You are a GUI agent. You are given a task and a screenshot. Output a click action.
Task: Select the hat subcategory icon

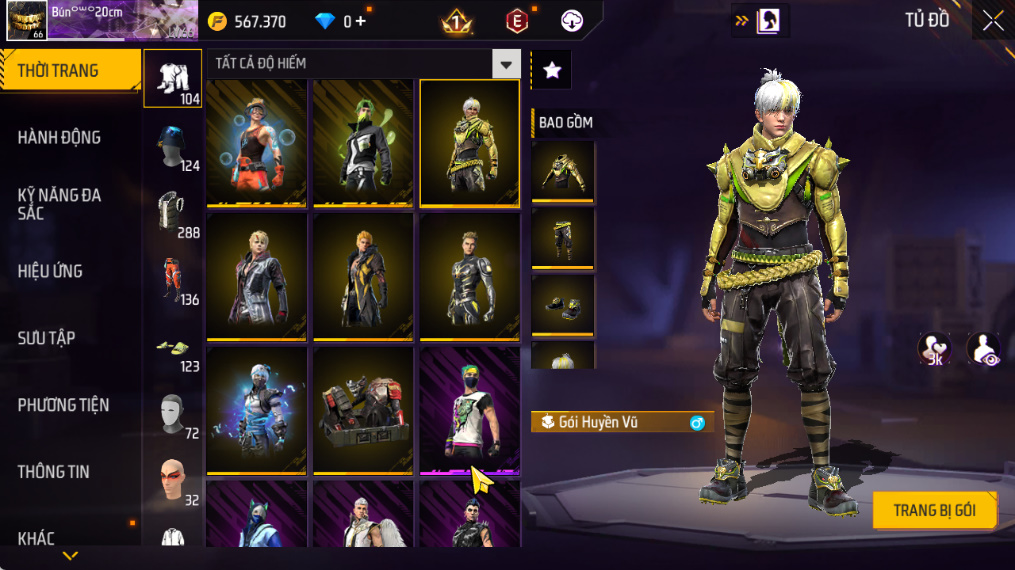(x=172, y=145)
